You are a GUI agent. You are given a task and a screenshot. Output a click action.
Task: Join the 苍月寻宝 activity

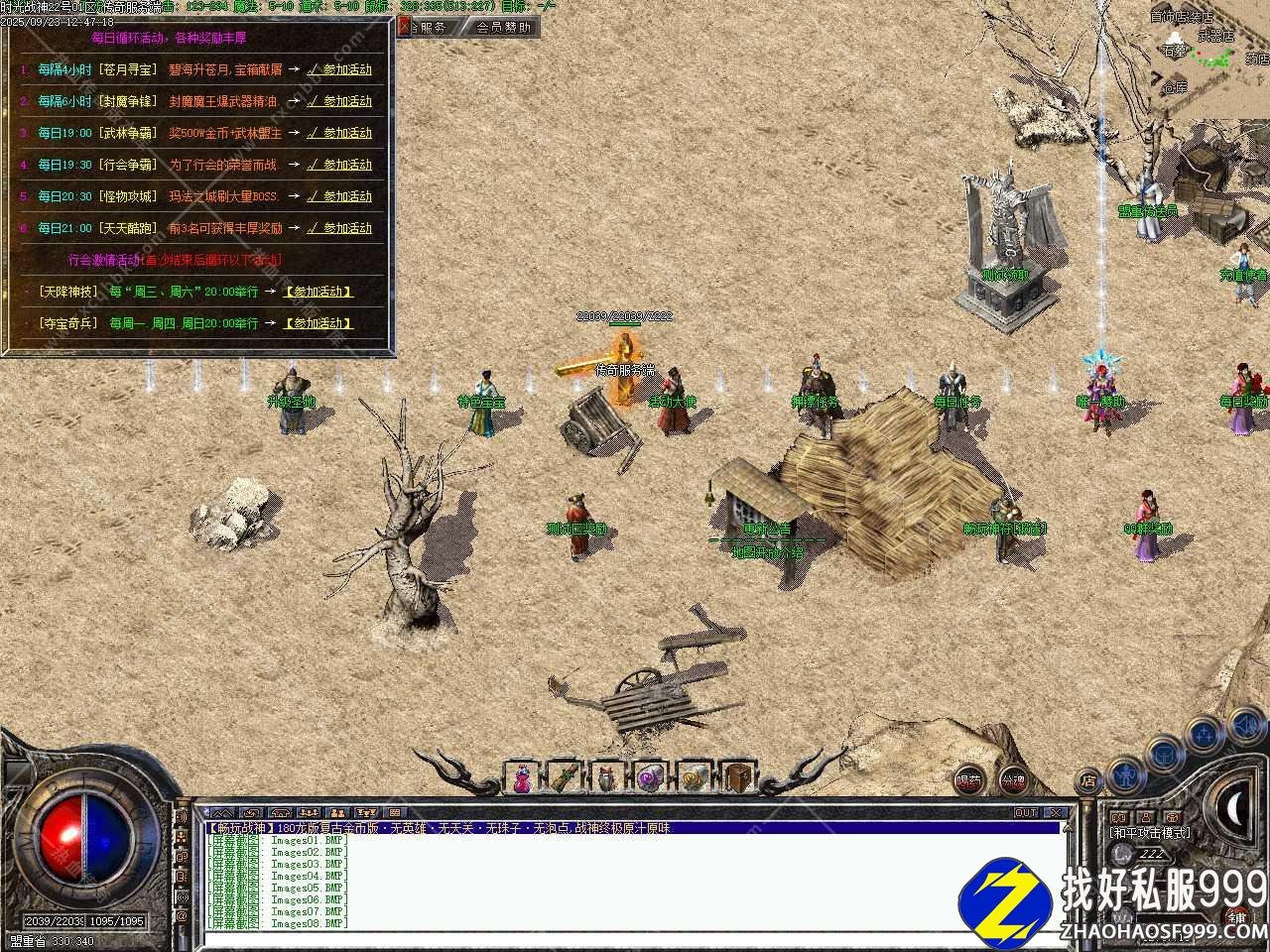coord(339,69)
